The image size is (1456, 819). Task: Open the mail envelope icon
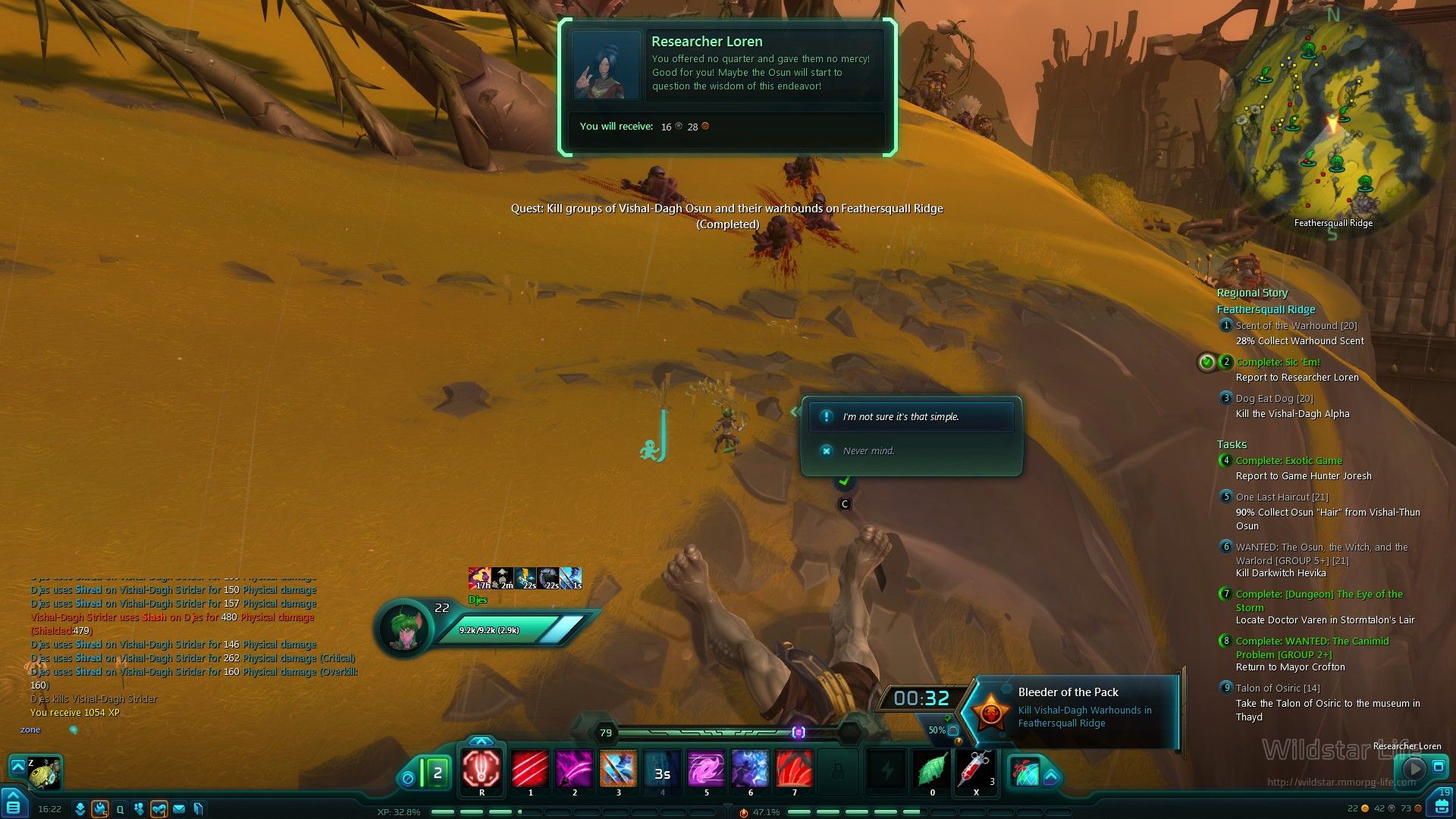coord(179,809)
